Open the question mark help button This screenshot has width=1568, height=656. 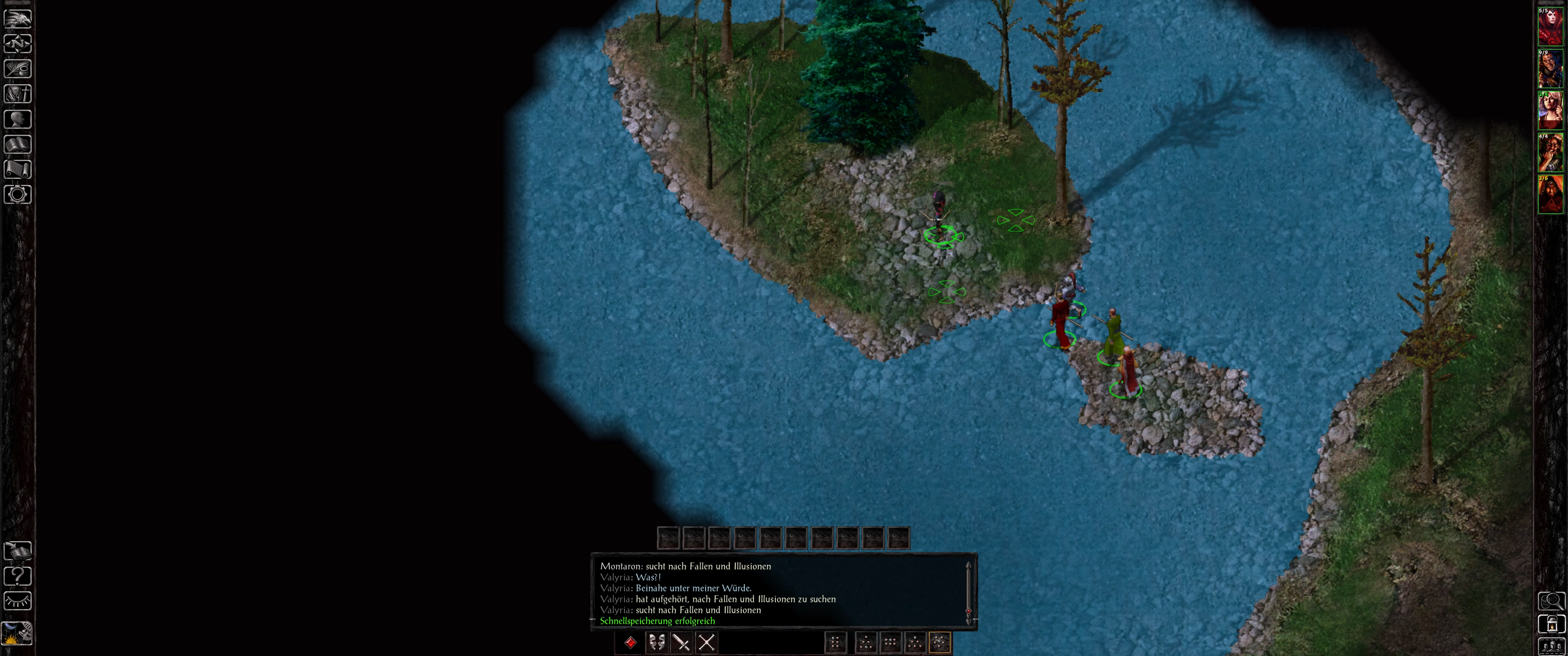coord(18,576)
